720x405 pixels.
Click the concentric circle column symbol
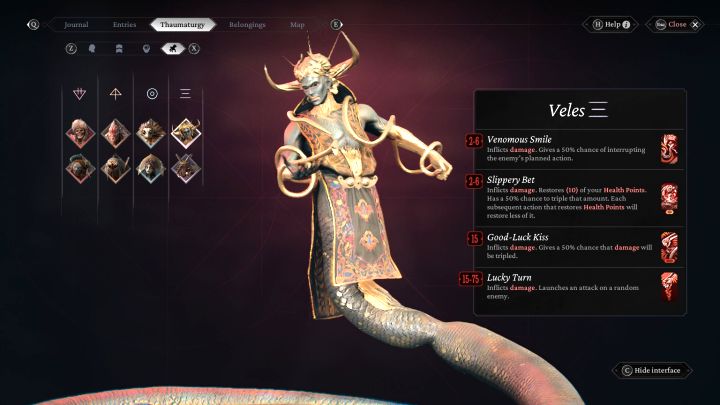(x=152, y=94)
